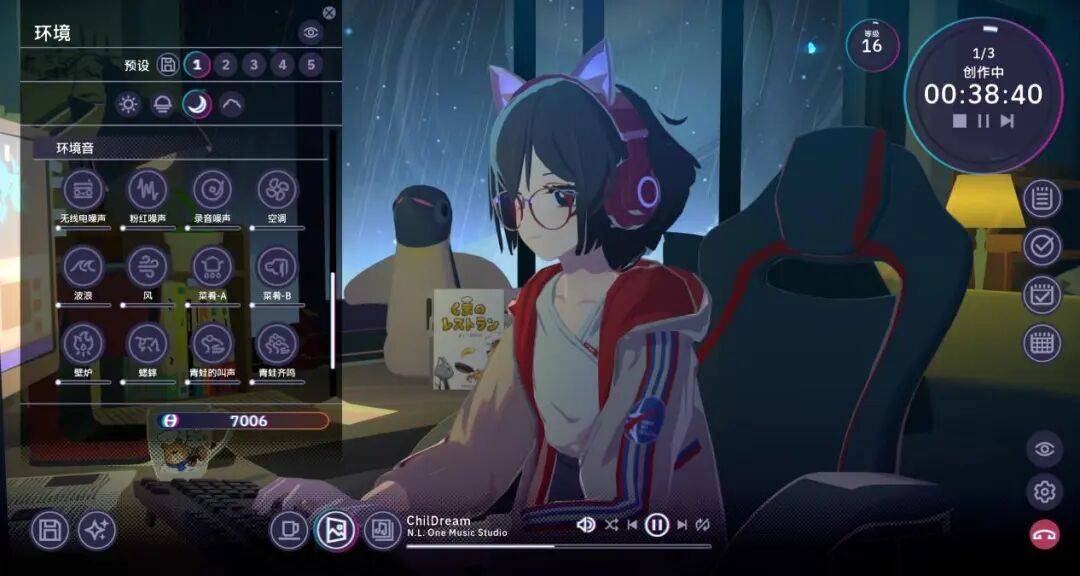Turn on the 风 wind sound
This screenshot has width=1080, height=576.
pos(147,267)
